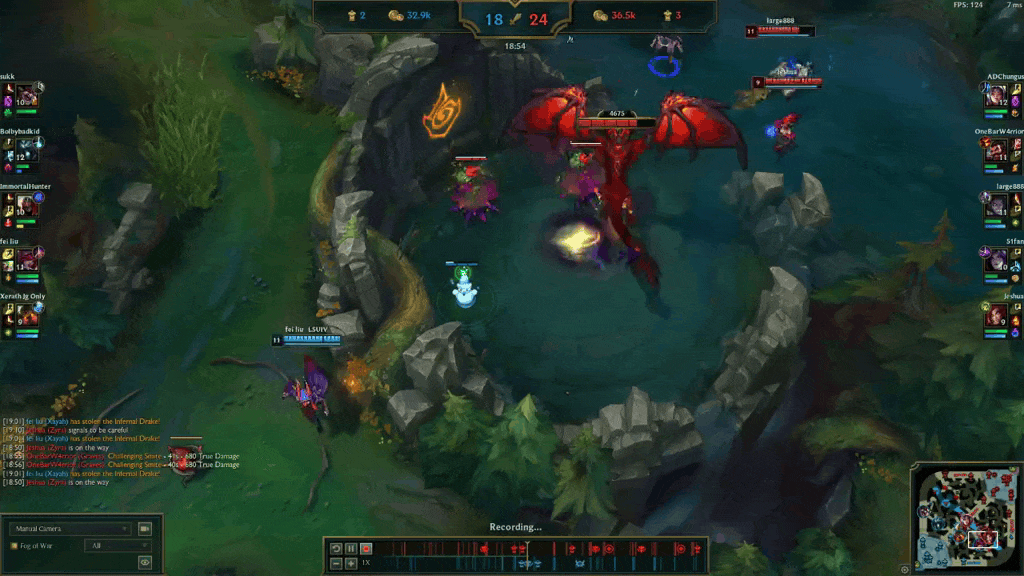
Task: Click the minimap to move the camera
Action: click(963, 516)
